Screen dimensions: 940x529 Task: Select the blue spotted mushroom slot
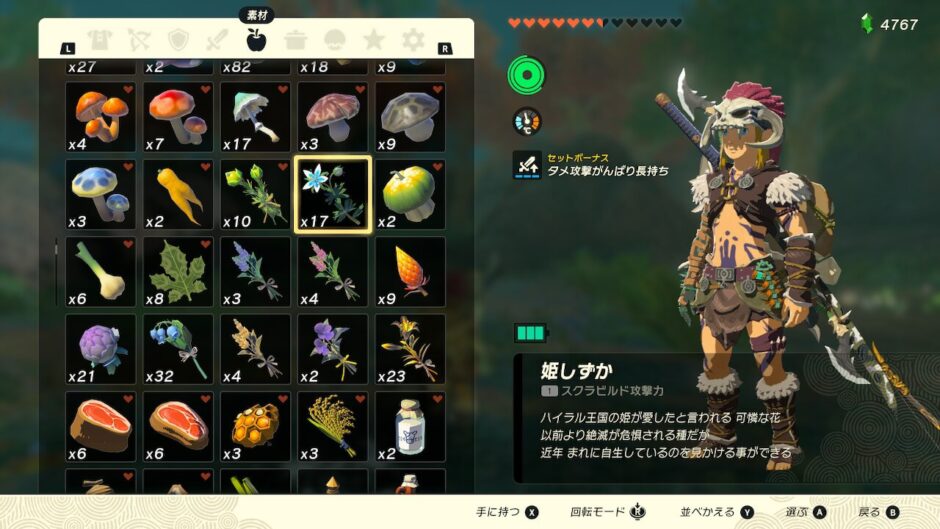click(100, 194)
